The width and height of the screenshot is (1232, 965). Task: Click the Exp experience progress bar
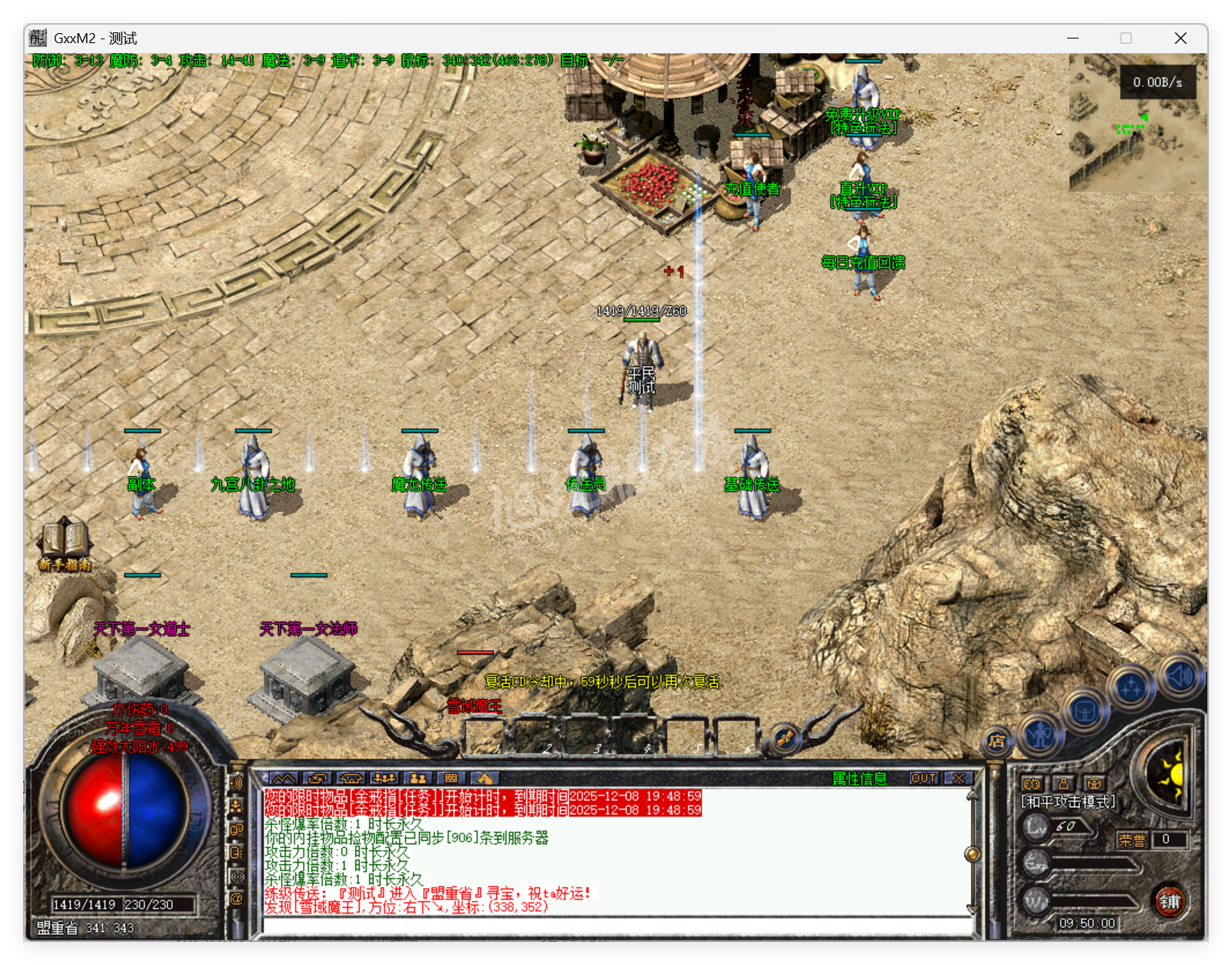[x=1095, y=863]
